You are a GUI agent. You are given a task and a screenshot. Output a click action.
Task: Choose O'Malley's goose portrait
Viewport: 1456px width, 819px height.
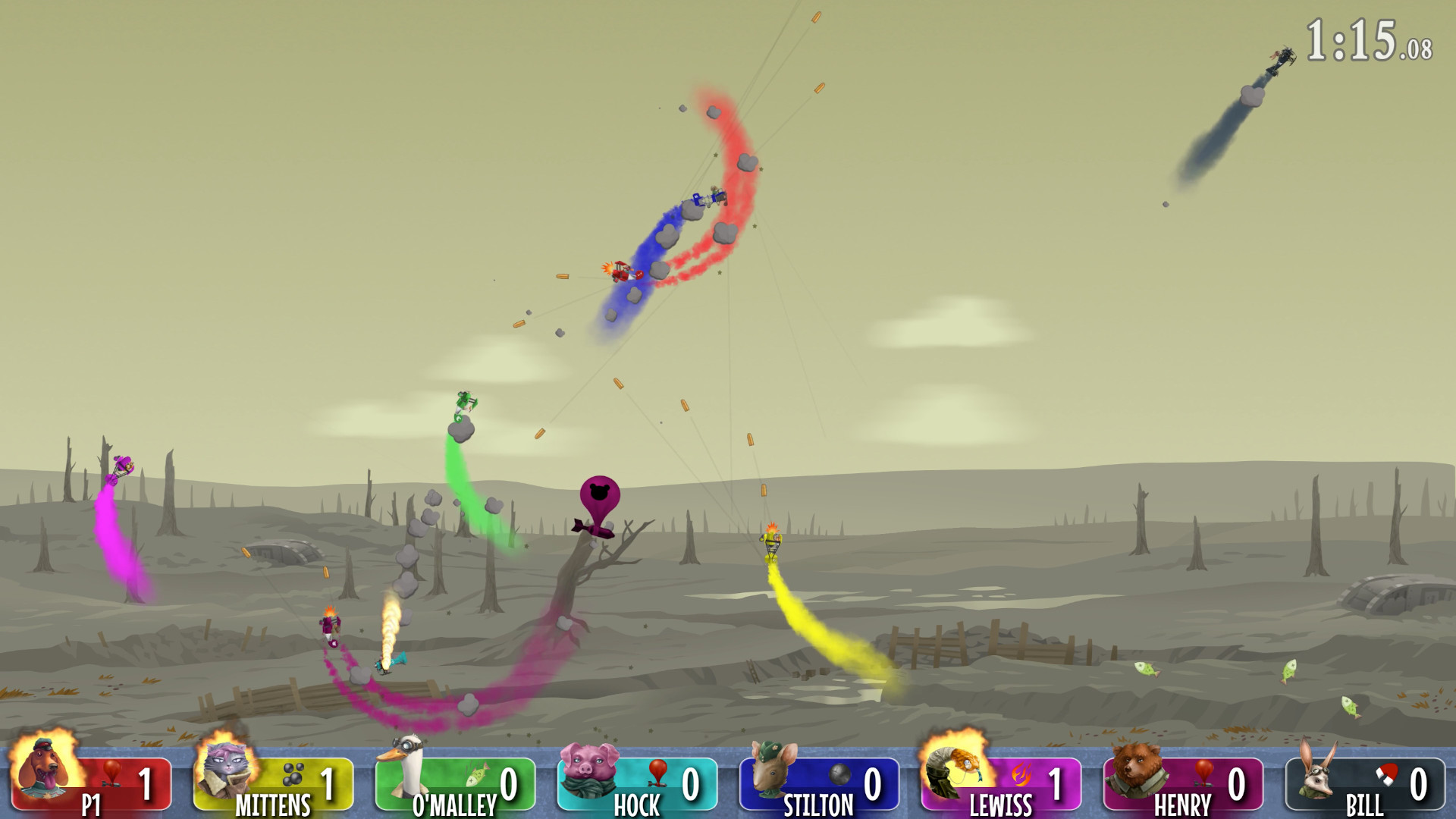point(406,766)
